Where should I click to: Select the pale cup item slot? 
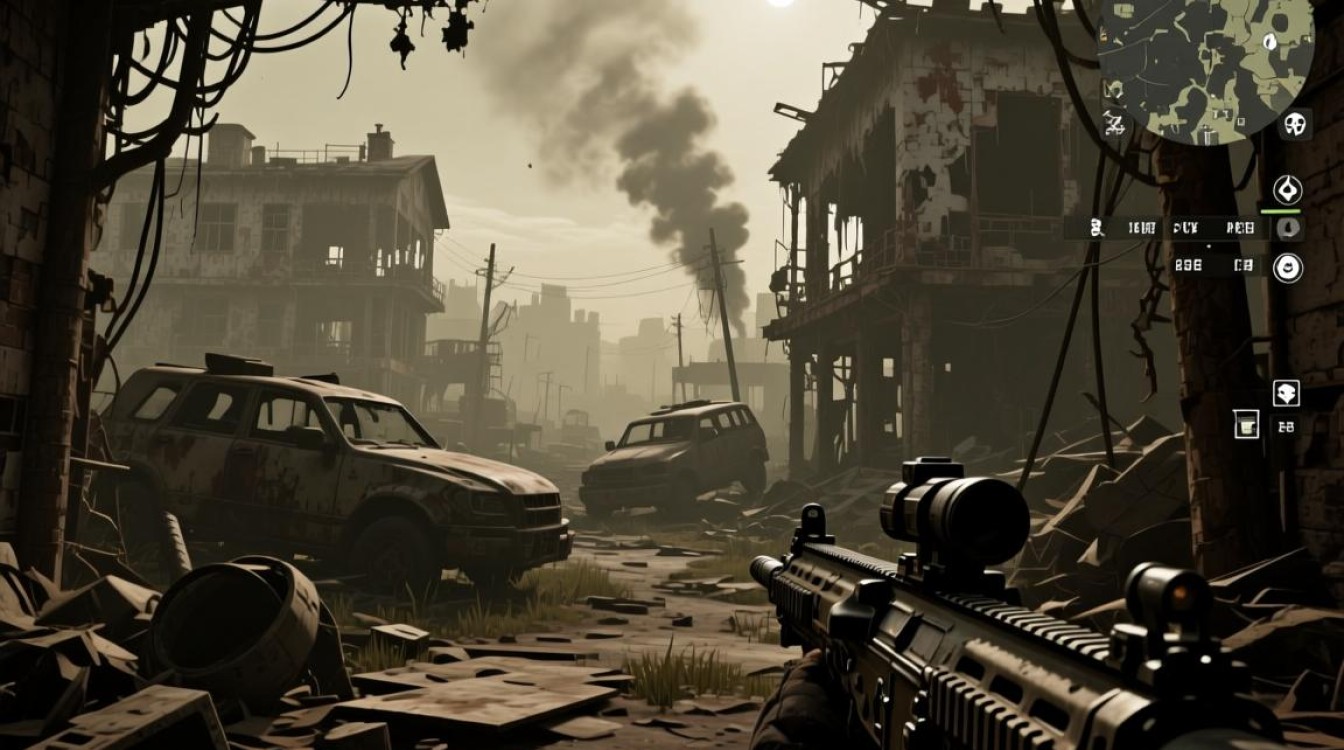click(1246, 424)
